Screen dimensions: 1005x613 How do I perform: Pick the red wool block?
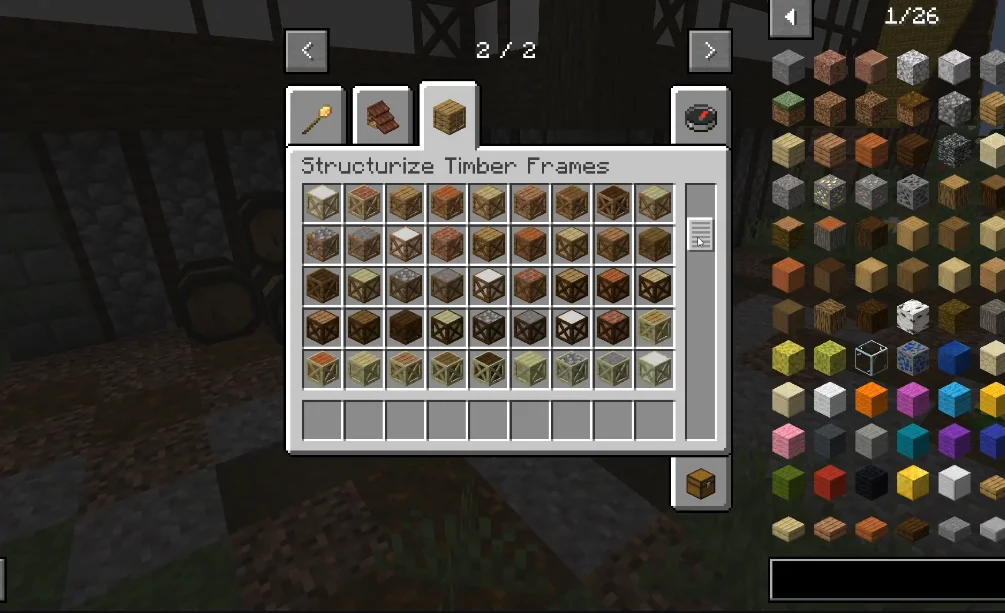tap(829, 483)
